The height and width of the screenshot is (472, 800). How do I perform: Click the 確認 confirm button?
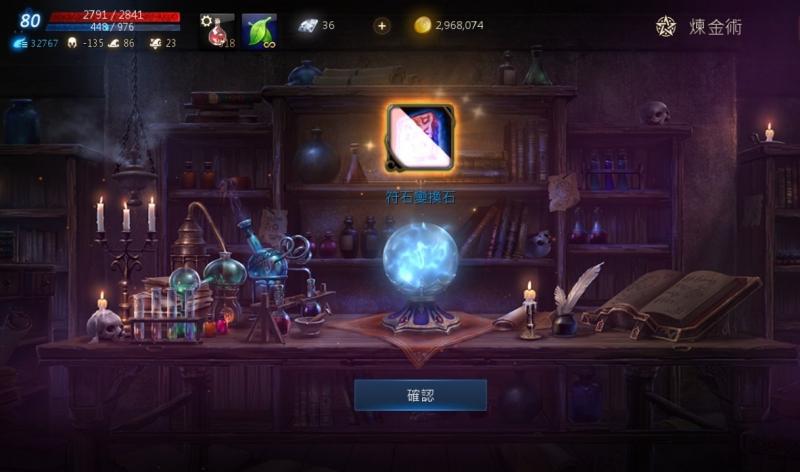pyautogui.click(x=420, y=395)
